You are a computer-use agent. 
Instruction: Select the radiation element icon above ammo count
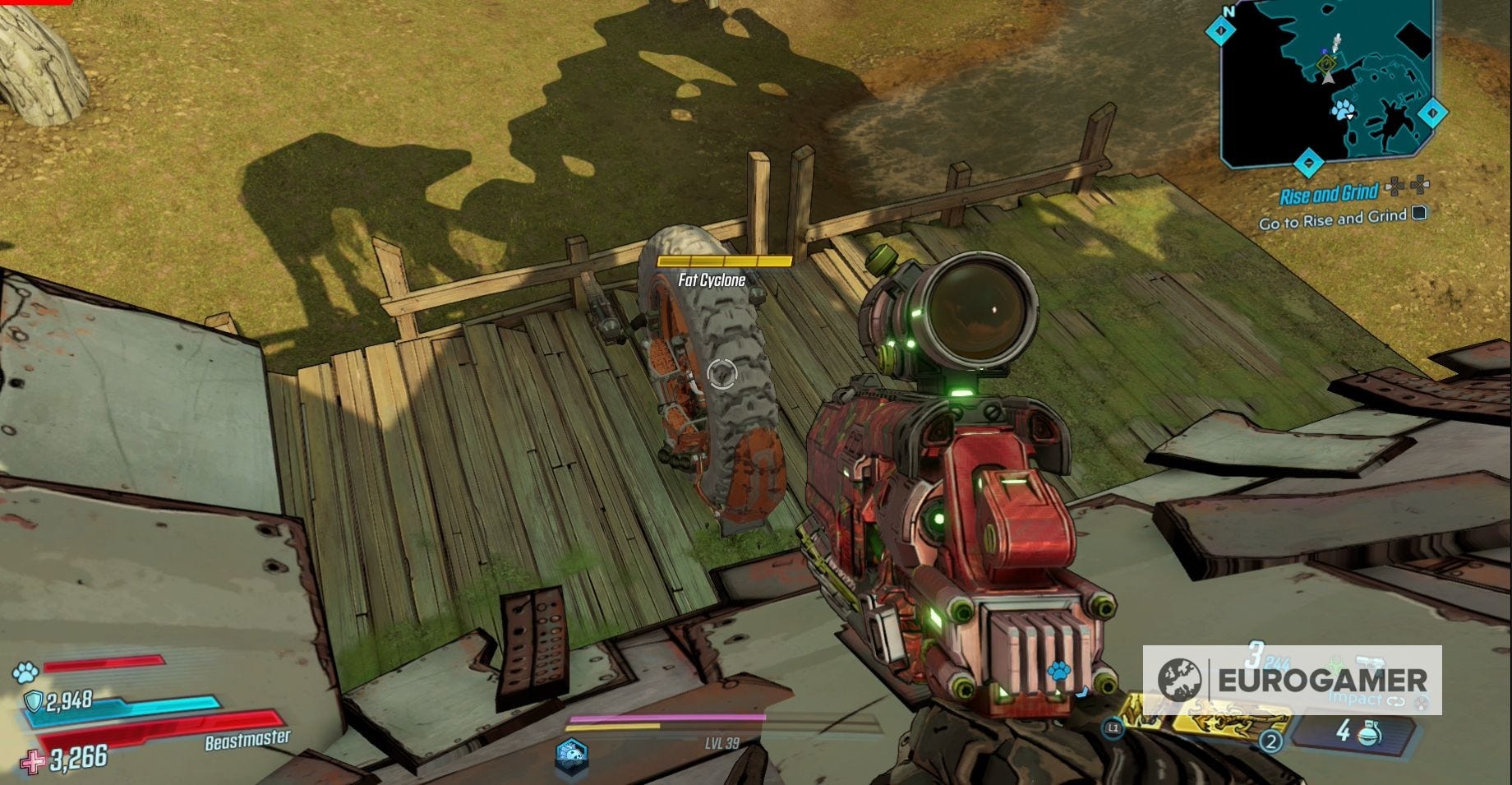point(1336,662)
